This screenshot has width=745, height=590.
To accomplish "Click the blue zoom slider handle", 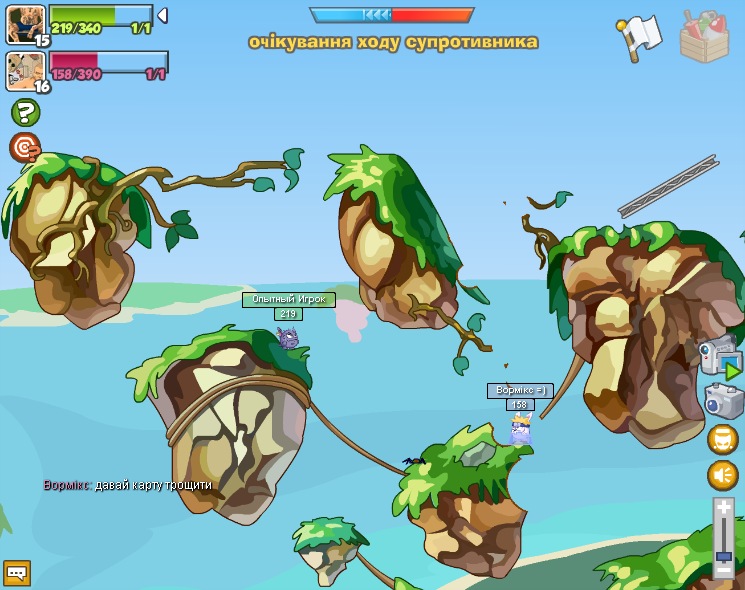I will click(724, 555).
